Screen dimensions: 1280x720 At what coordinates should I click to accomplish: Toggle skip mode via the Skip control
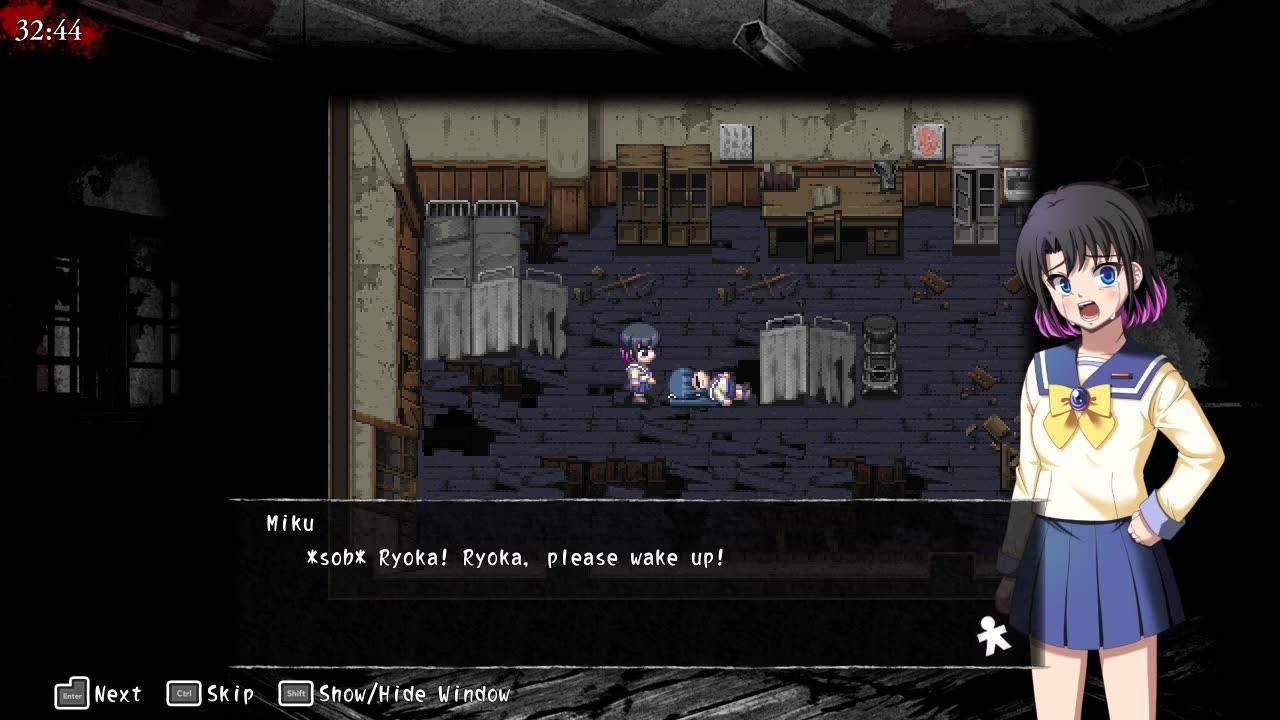(x=230, y=693)
